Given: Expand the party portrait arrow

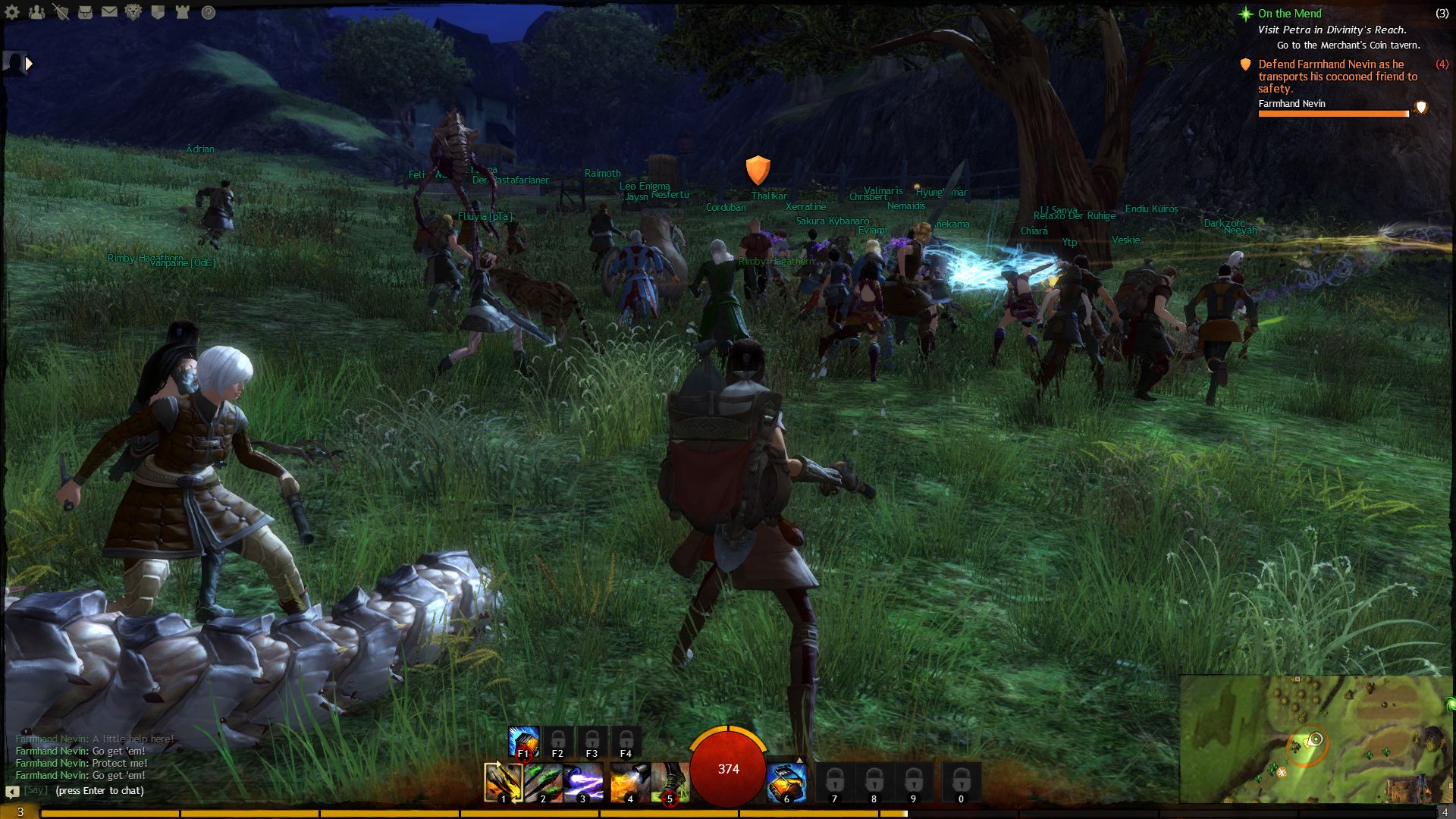Looking at the screenshot, I should 29,64.
